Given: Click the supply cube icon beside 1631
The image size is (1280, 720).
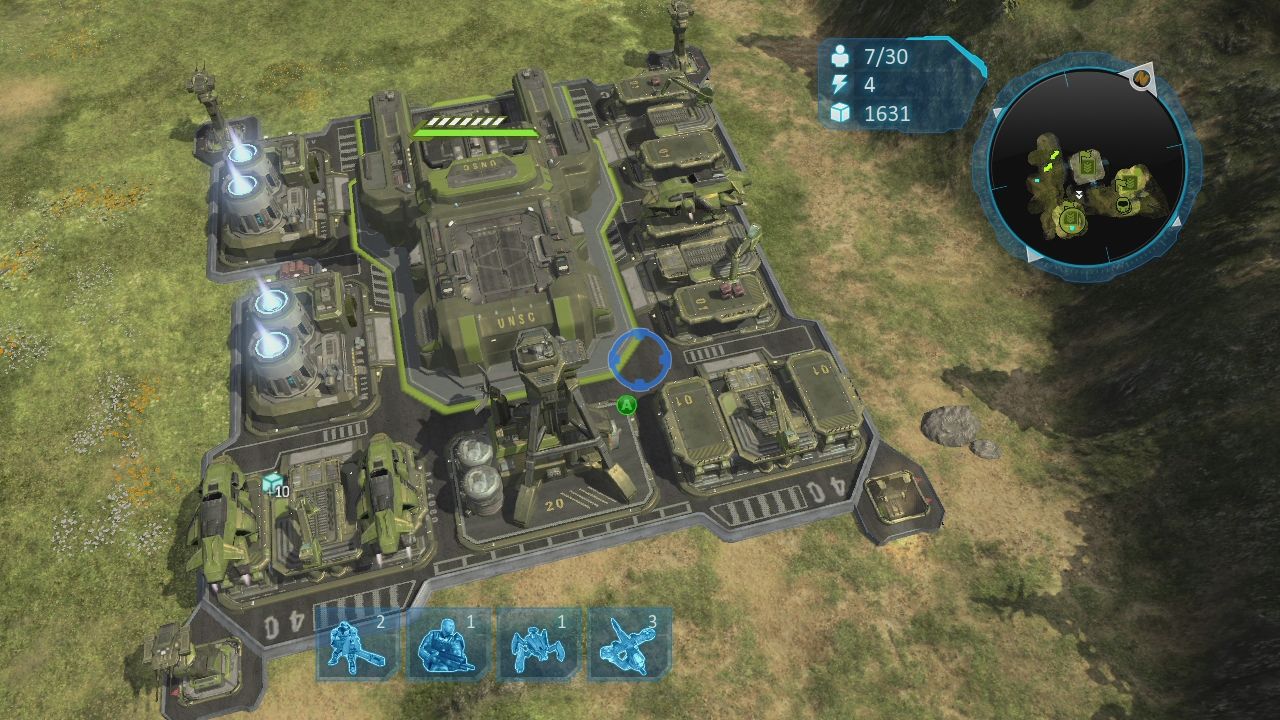Looking at the screenshot, I should 842,114.
